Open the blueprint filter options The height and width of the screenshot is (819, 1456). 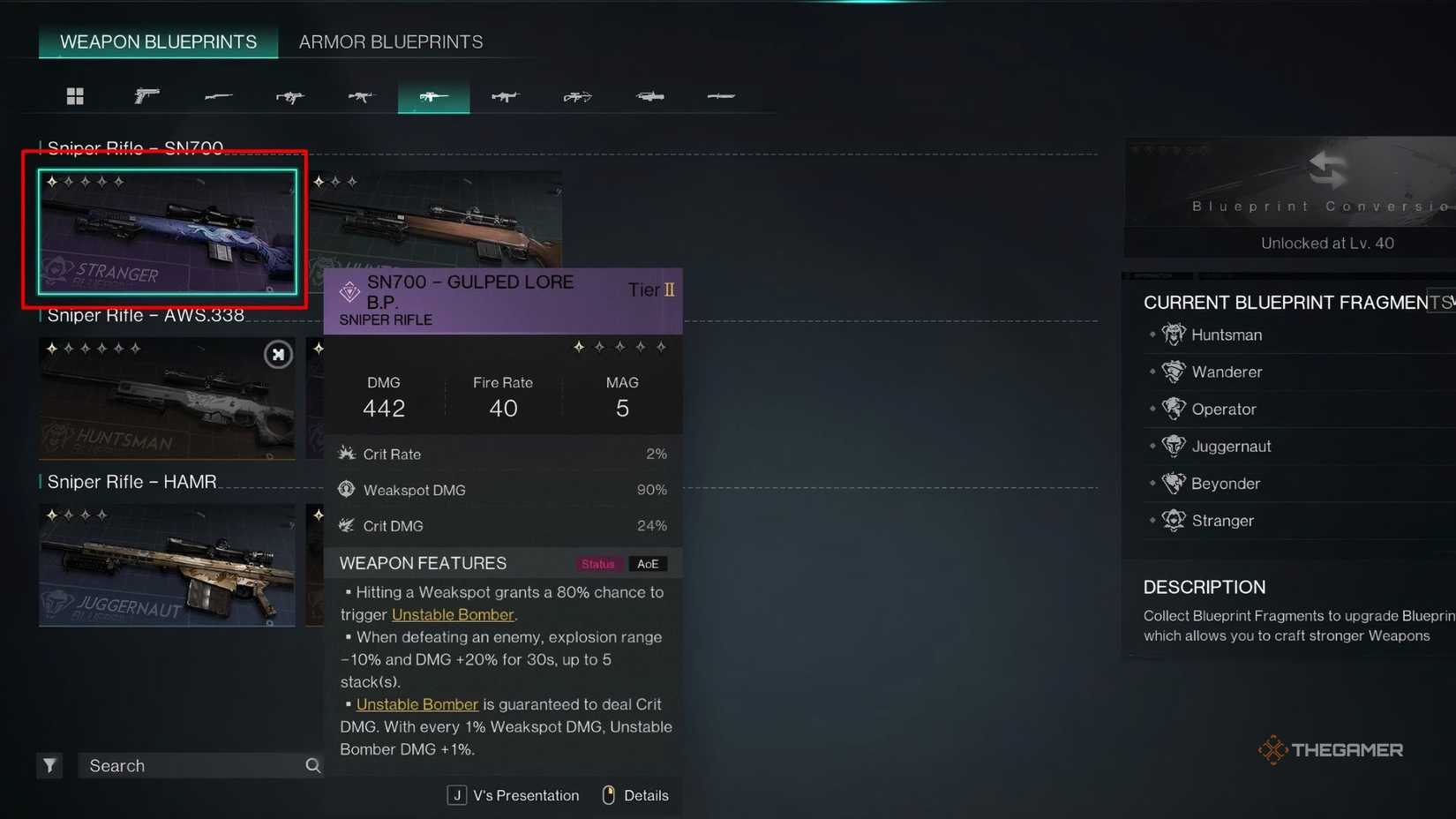tap(49, 765)
